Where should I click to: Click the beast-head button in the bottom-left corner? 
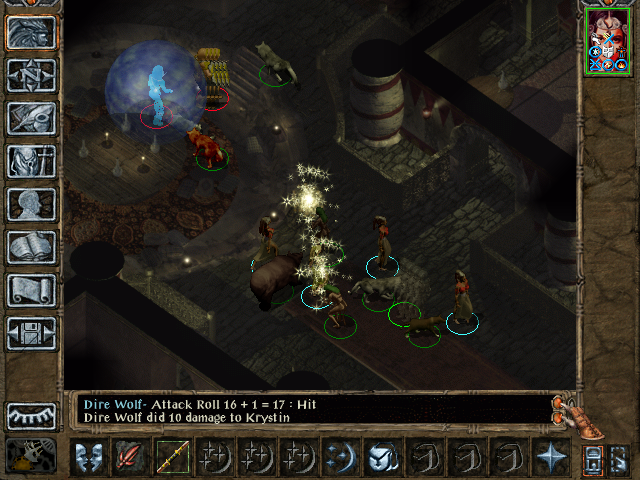[31, 456]
